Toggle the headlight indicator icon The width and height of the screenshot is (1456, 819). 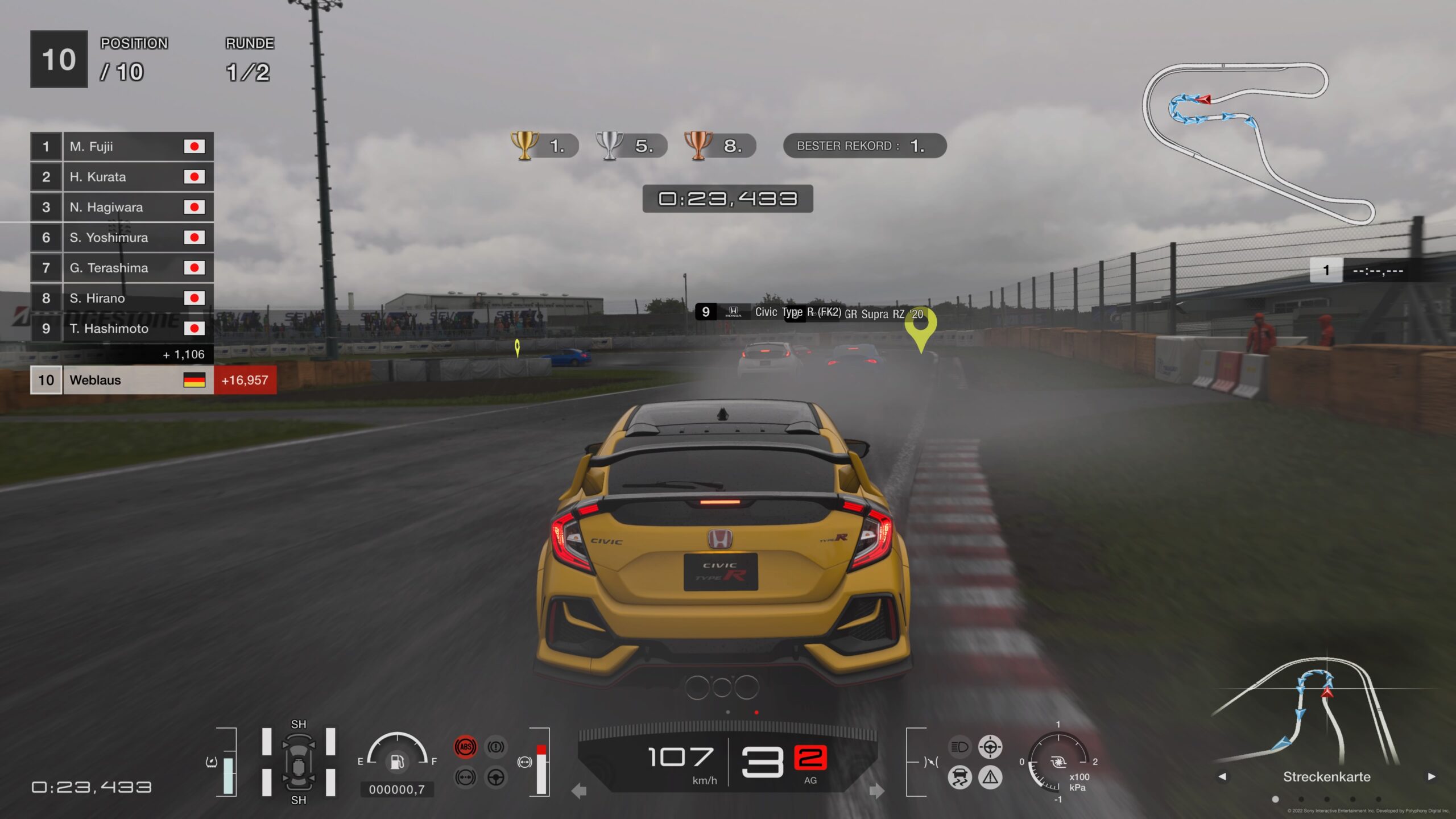point(959,747)
